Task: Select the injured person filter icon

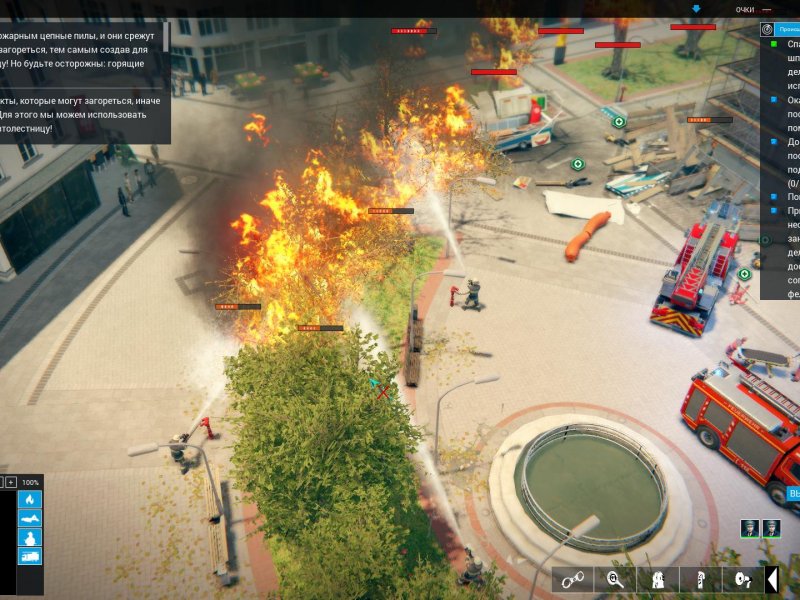Action: pyautogui.click(x=30, y=519)
